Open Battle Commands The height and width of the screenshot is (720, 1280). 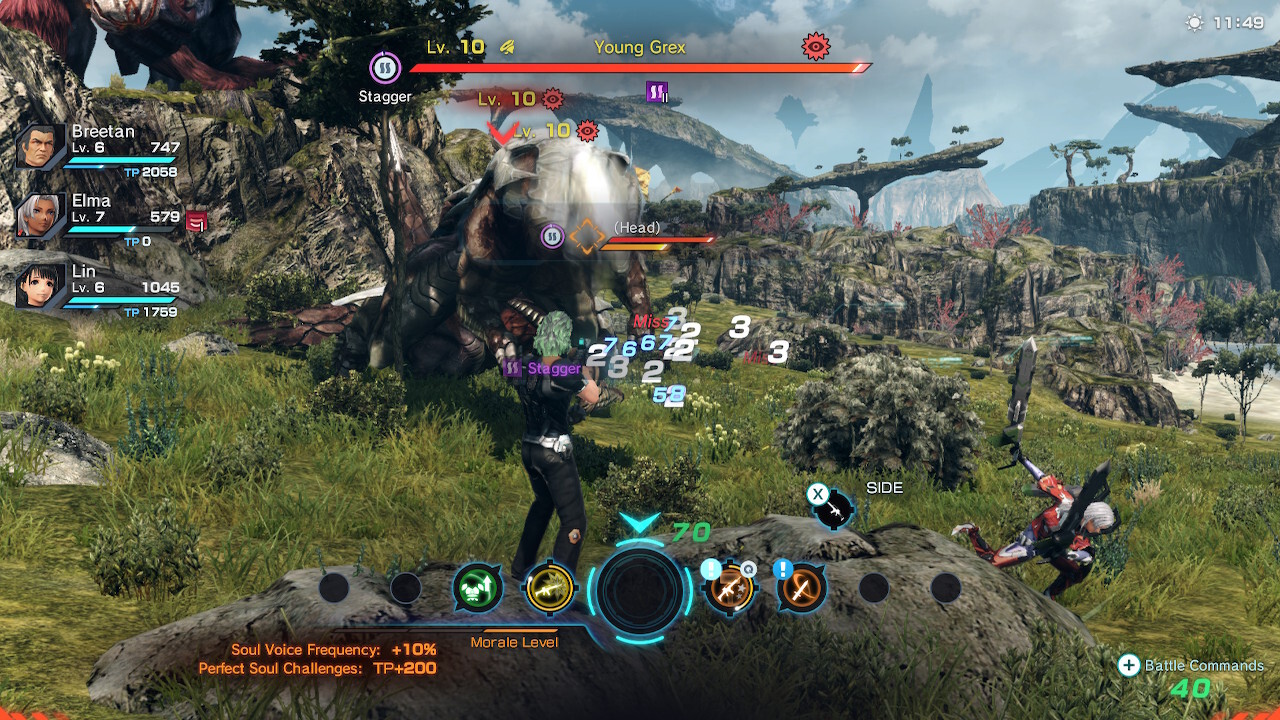(x=1190, y=666)
